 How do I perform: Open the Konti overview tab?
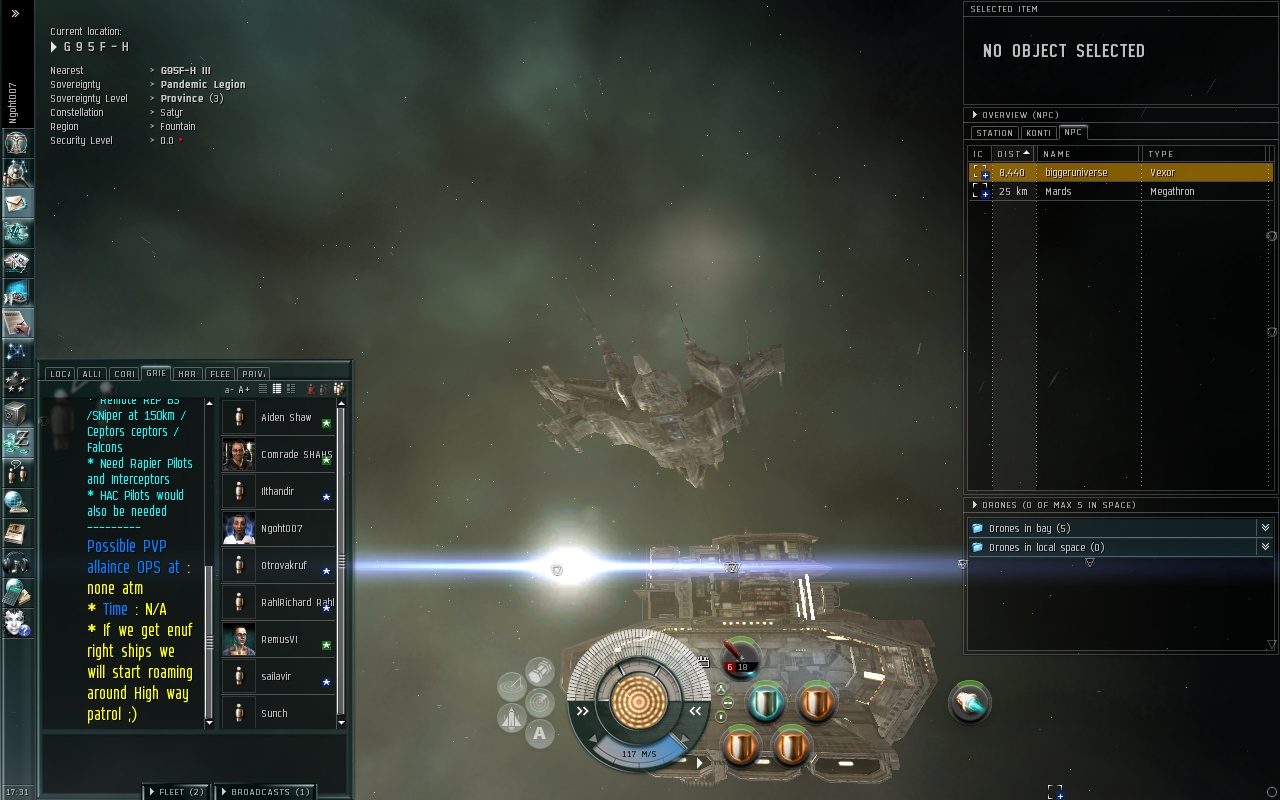[x=1038, y=133]
